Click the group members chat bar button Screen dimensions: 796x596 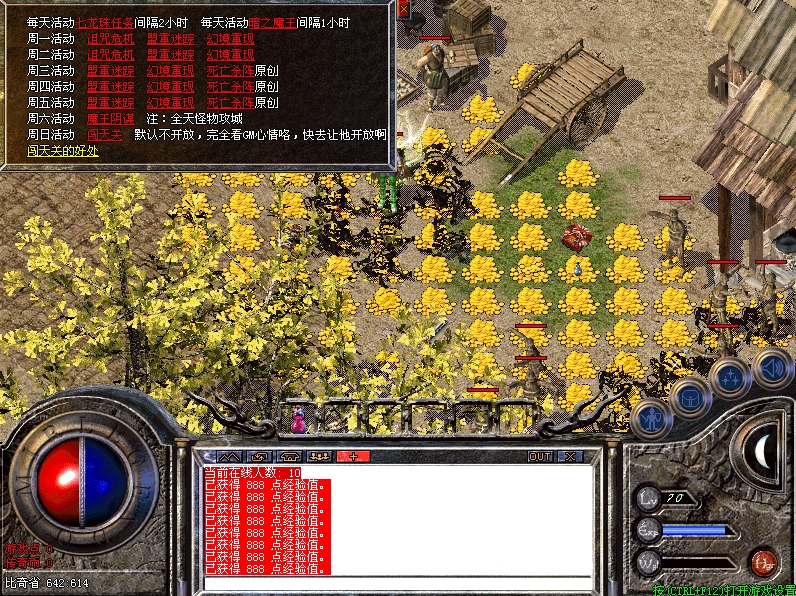point(322,457)
